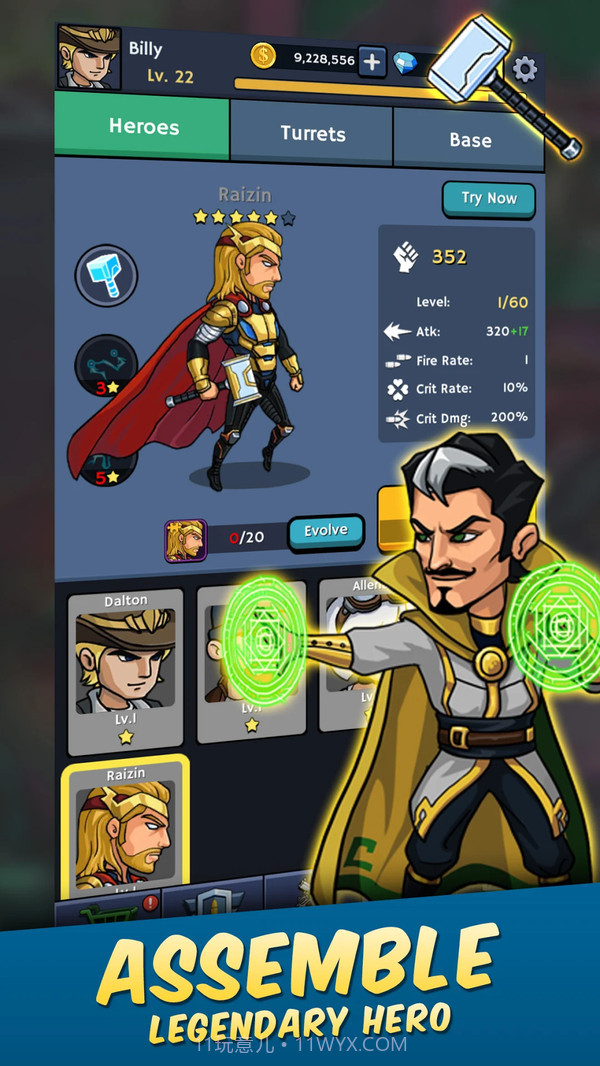Switch to the Heroes tab
The height and width of the screenshot is (1066, 600).
[x=143, y=127]
